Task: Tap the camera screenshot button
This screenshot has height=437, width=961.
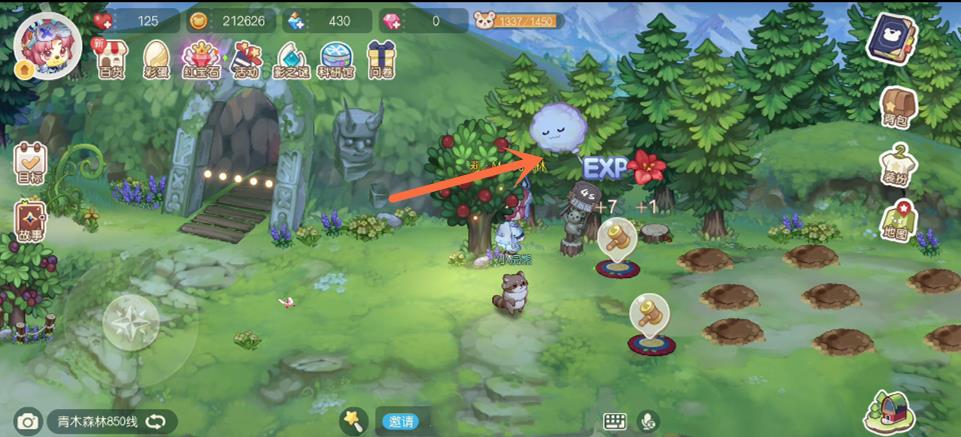Action: pos(27,422)
